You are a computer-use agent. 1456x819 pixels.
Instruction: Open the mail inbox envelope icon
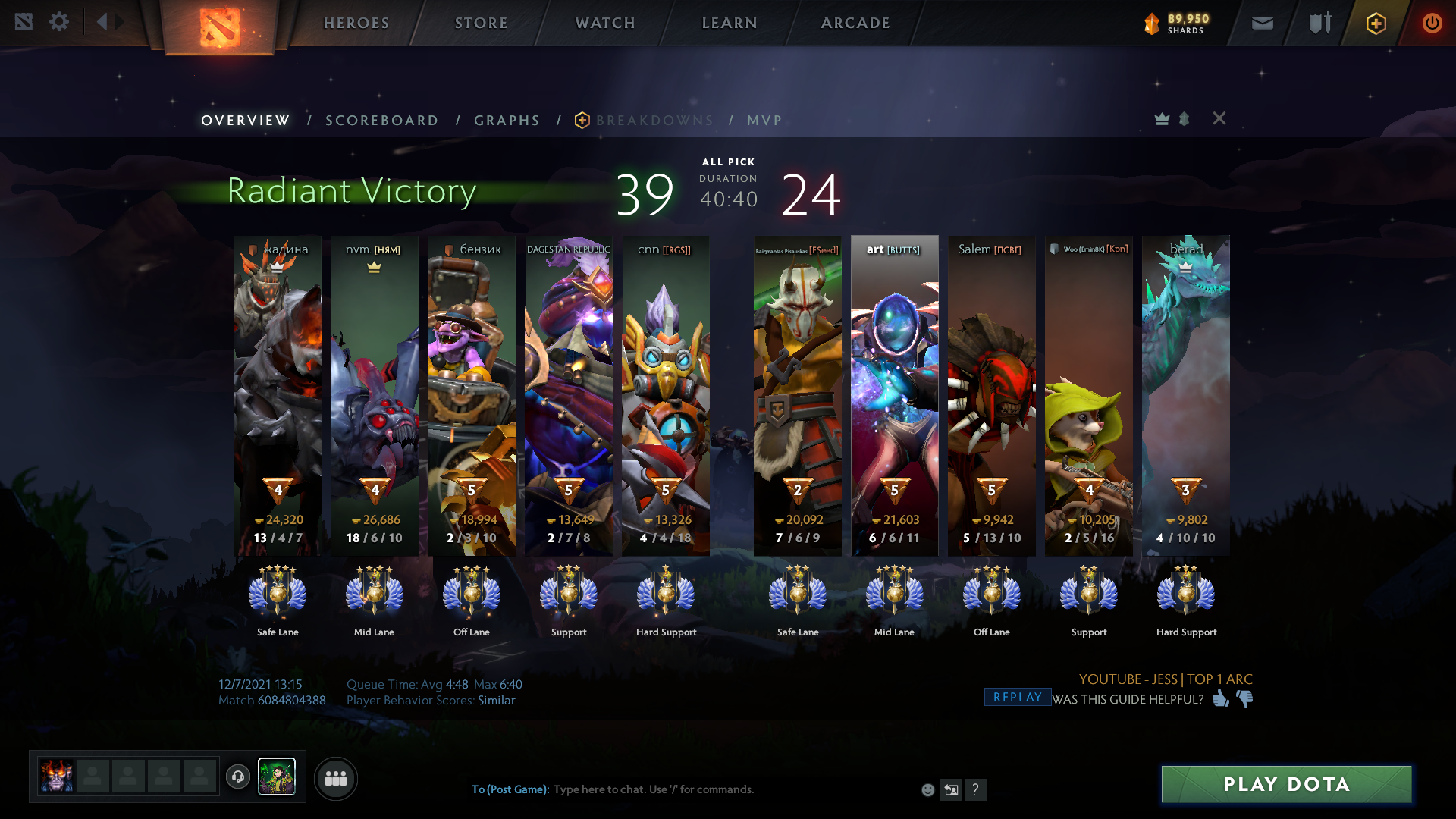[1262, 23]
